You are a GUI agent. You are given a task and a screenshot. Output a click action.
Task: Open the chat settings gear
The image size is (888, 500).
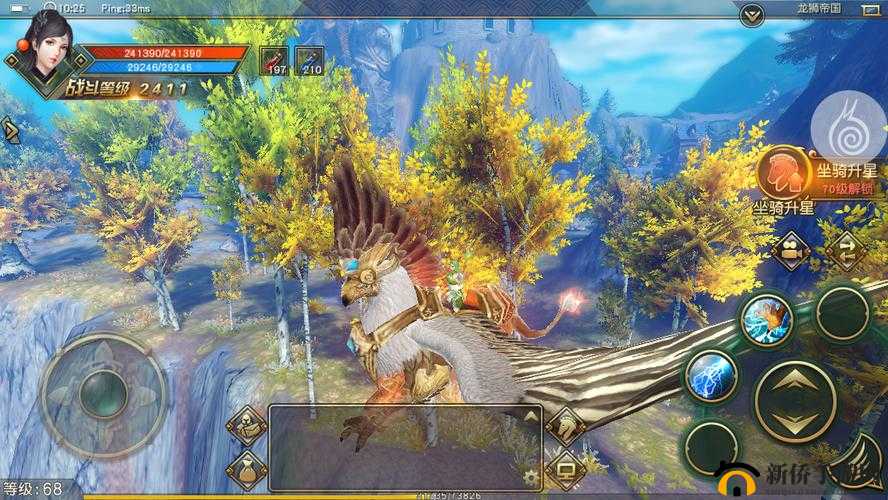531,476
